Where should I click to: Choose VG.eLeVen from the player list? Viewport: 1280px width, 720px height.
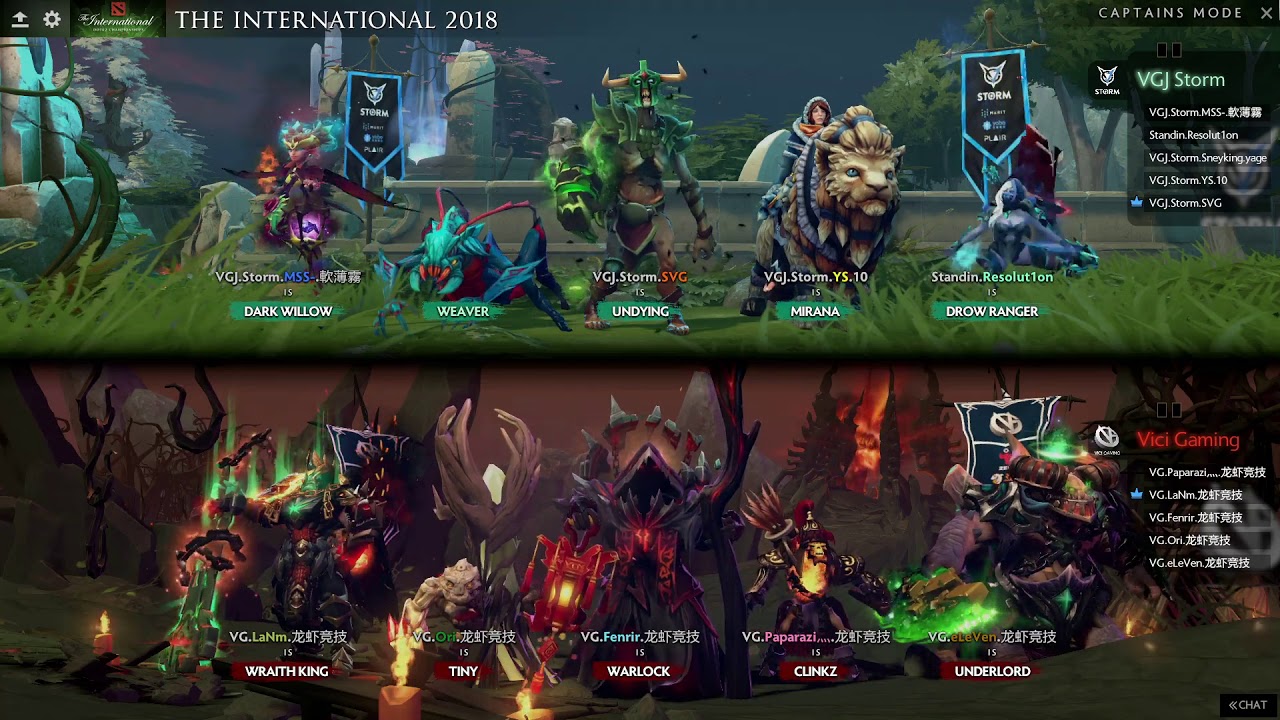(1199, 563)
